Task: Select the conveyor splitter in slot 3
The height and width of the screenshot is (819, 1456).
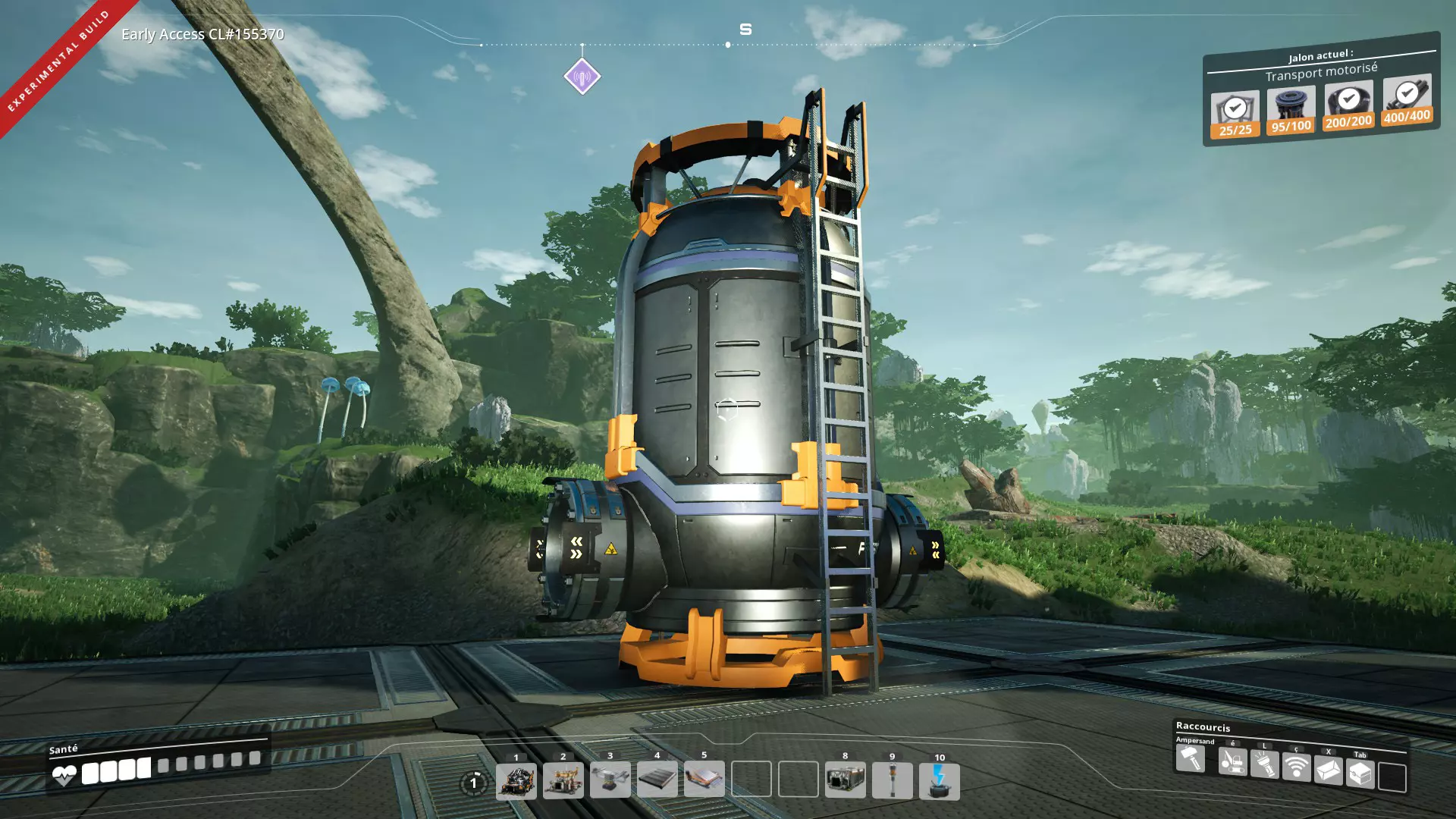Action: tap(610, 780)
